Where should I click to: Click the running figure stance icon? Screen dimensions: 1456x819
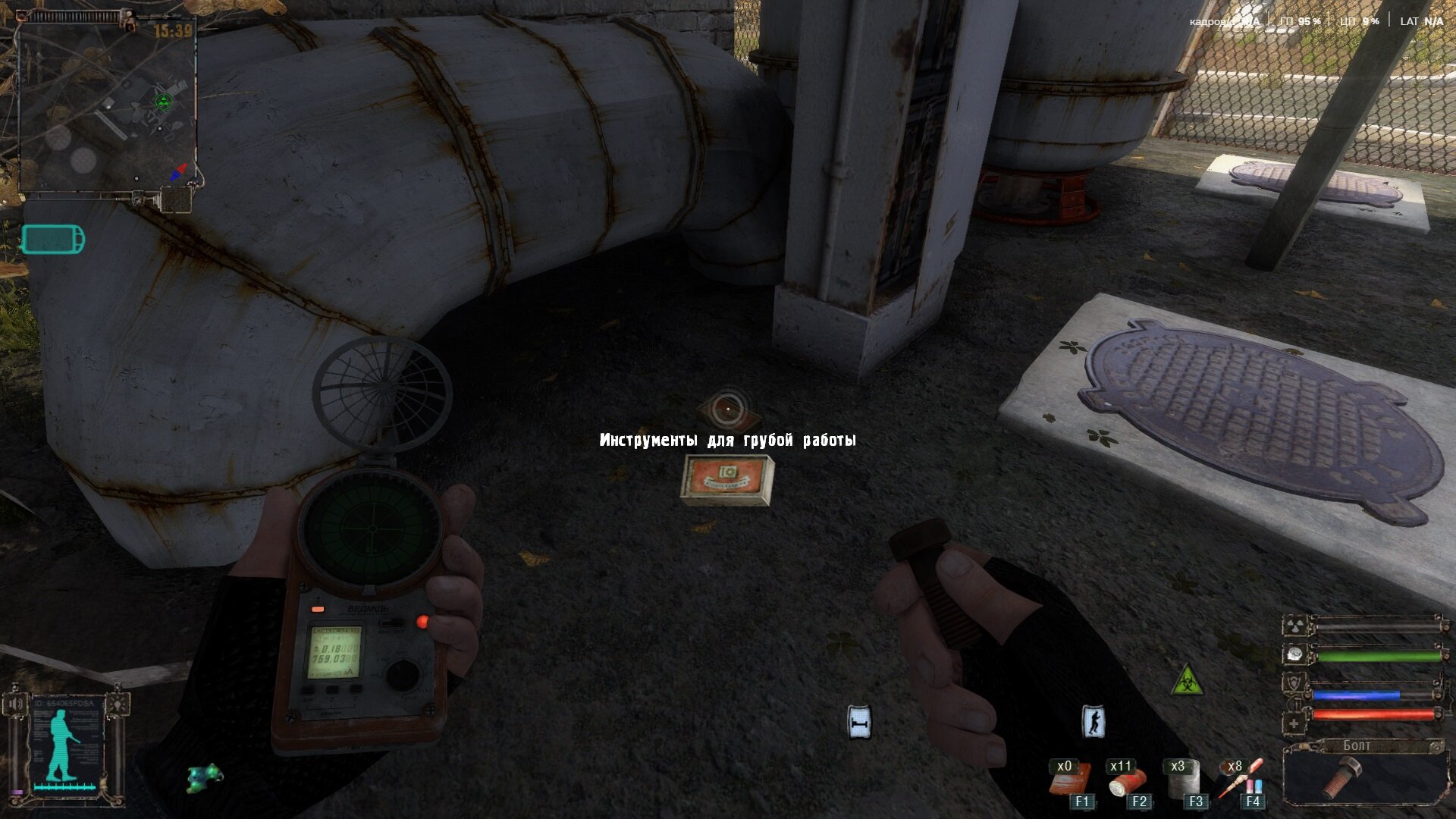tap(1093, 722)
